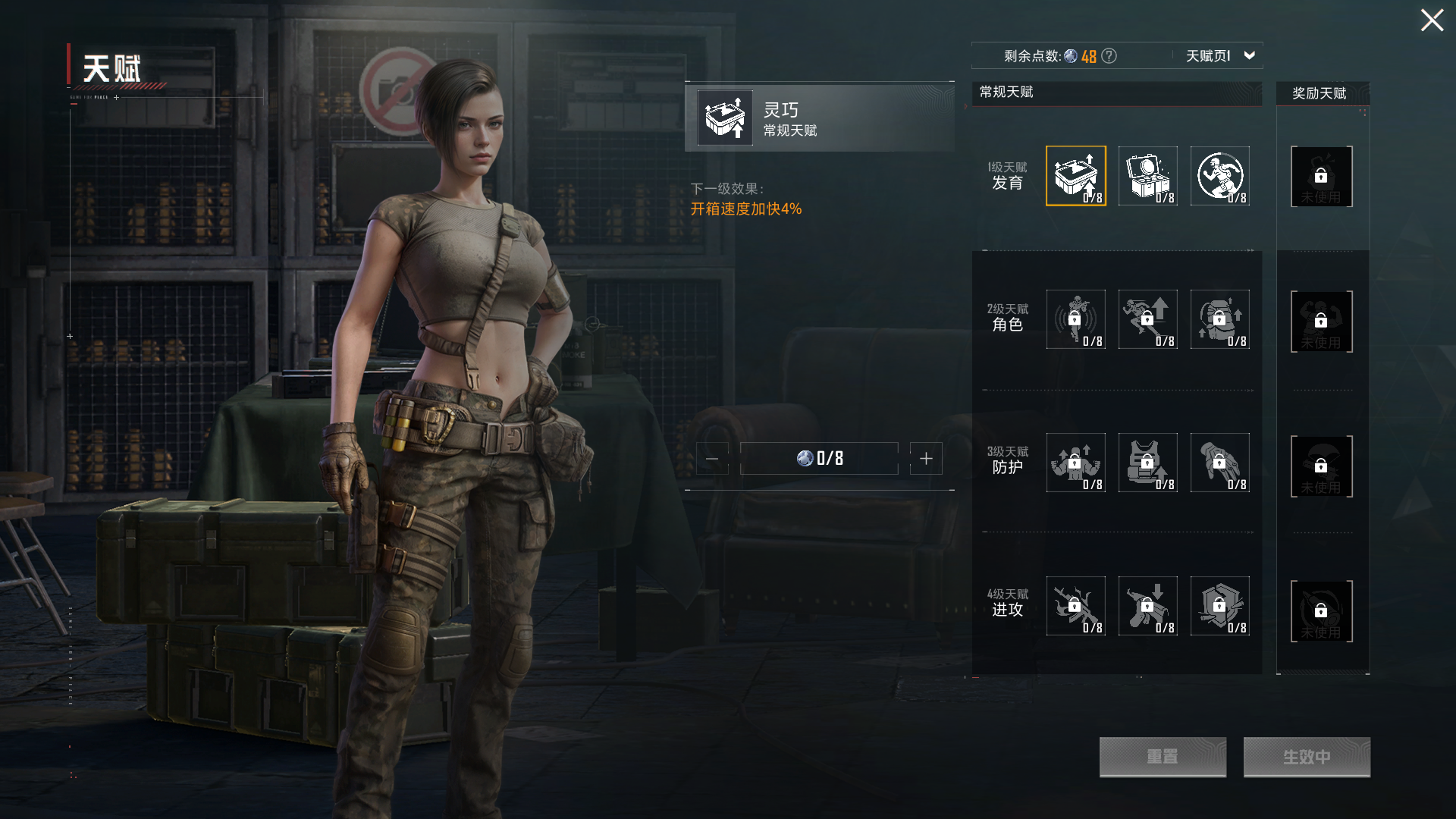The image size is (1456, 819).
Task: Open the talent page dropdown
Action: 1249,55
